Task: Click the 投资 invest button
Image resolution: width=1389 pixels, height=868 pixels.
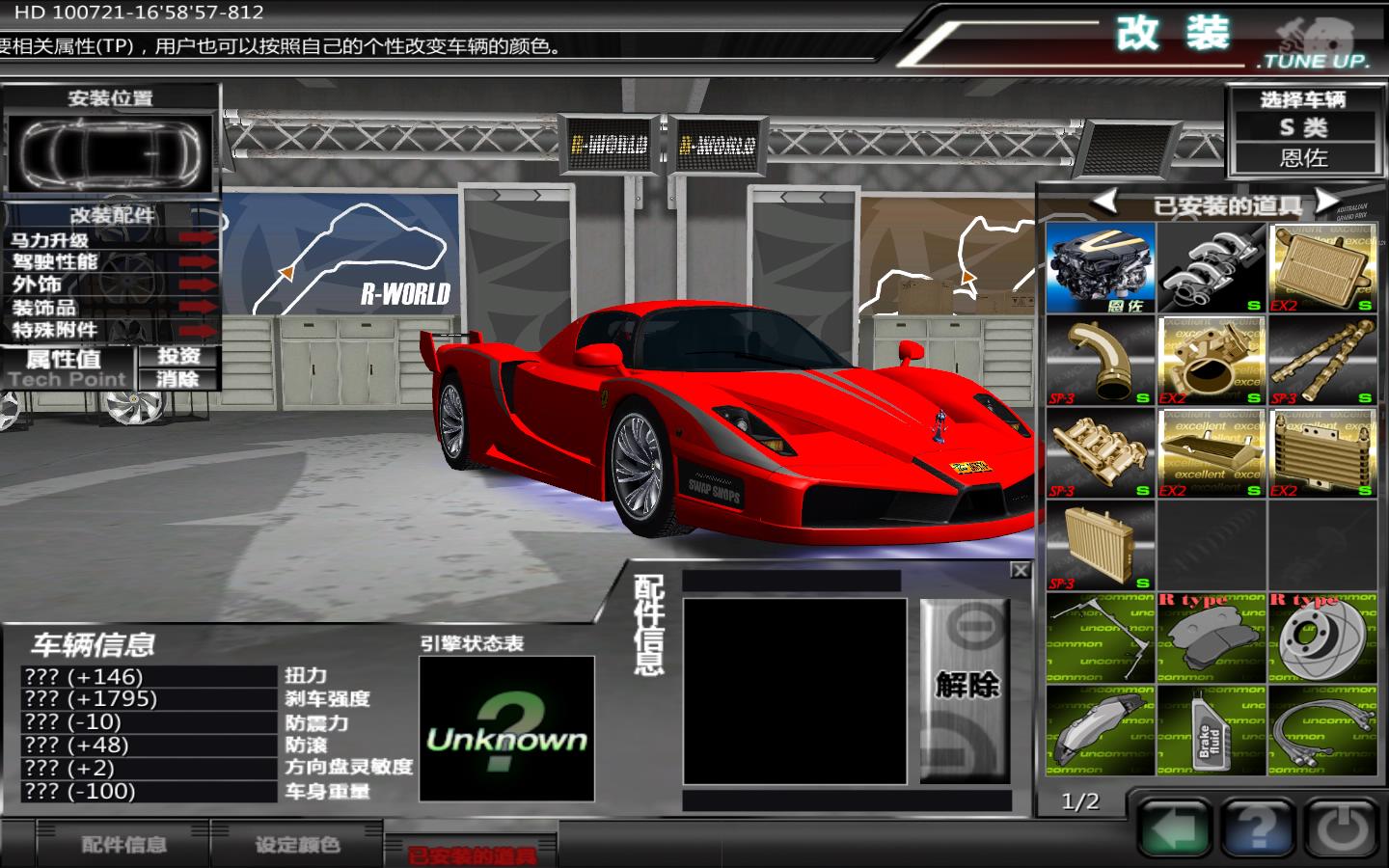Action: [178, 356]
